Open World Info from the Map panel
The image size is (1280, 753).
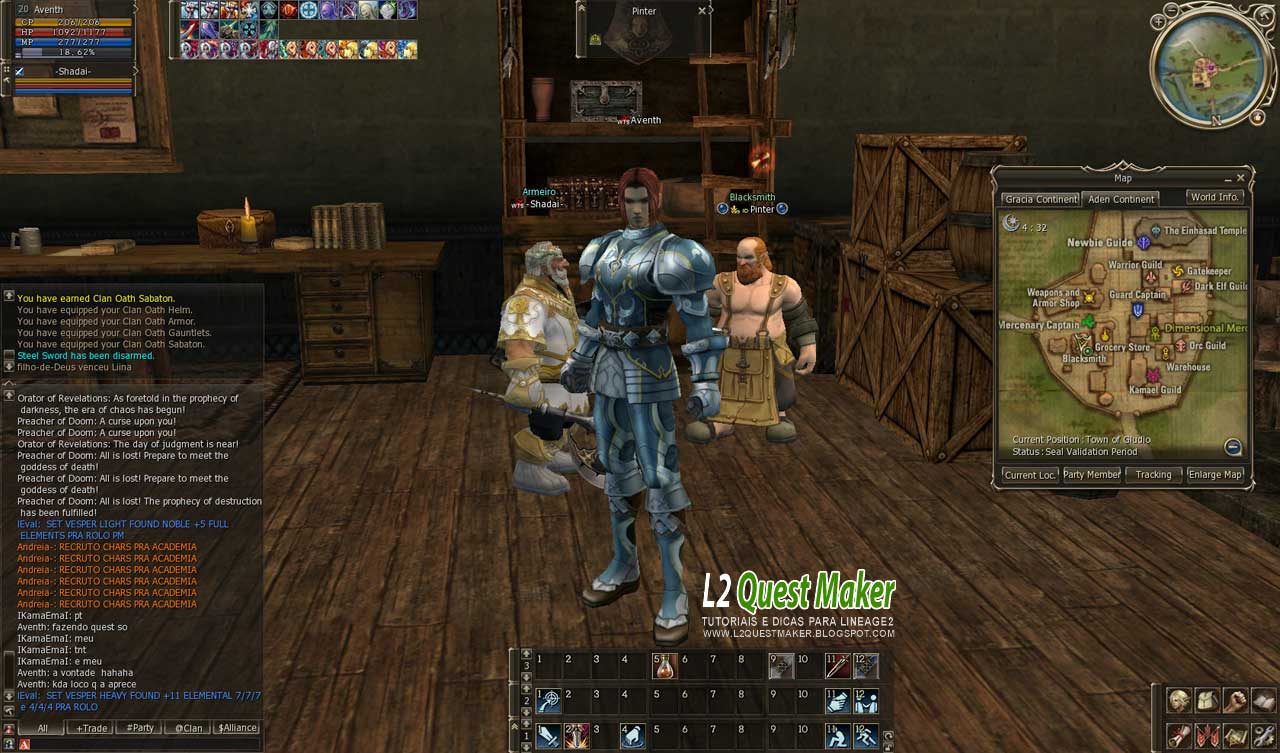point(1216,197)
